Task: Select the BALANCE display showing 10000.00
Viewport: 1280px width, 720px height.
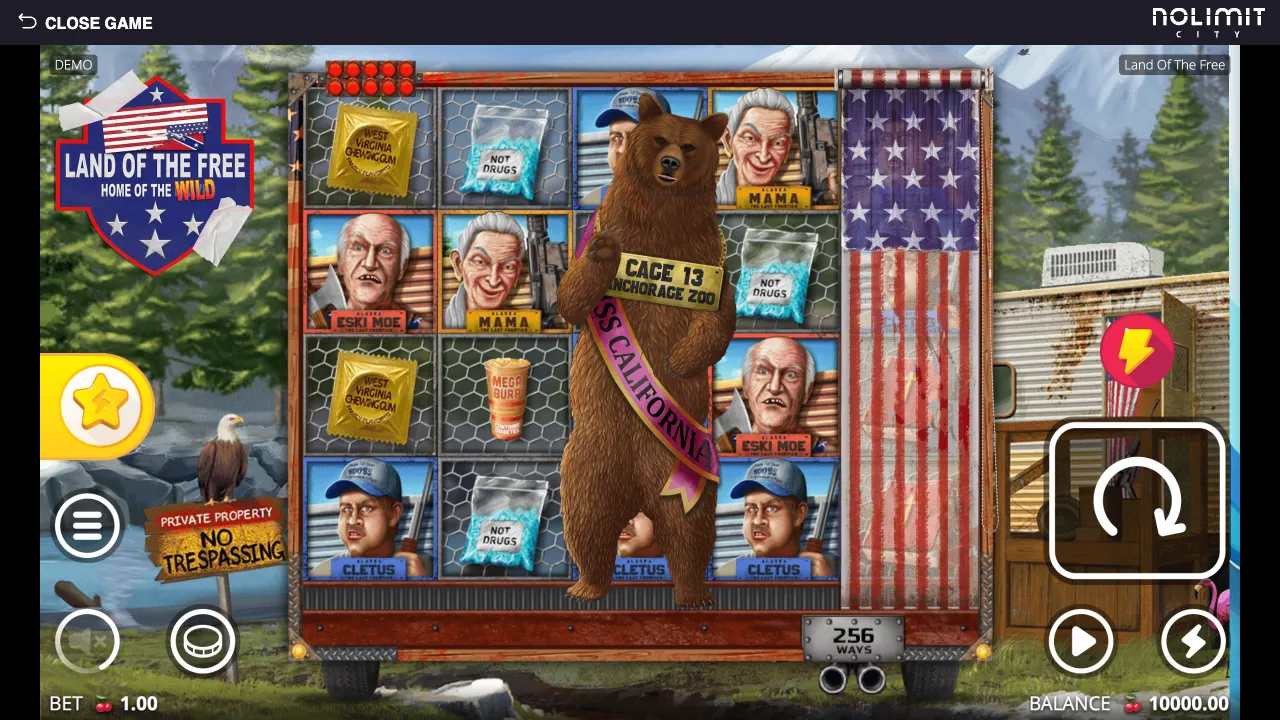Action: pos(1132,703)
